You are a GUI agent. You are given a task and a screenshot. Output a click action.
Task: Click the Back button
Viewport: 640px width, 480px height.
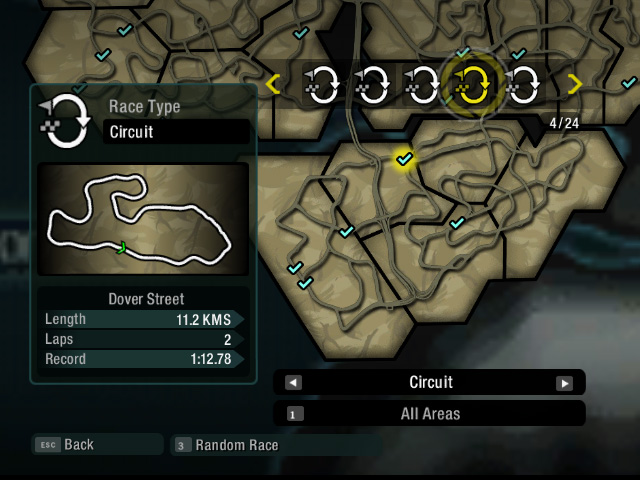[x=78, y=445]
